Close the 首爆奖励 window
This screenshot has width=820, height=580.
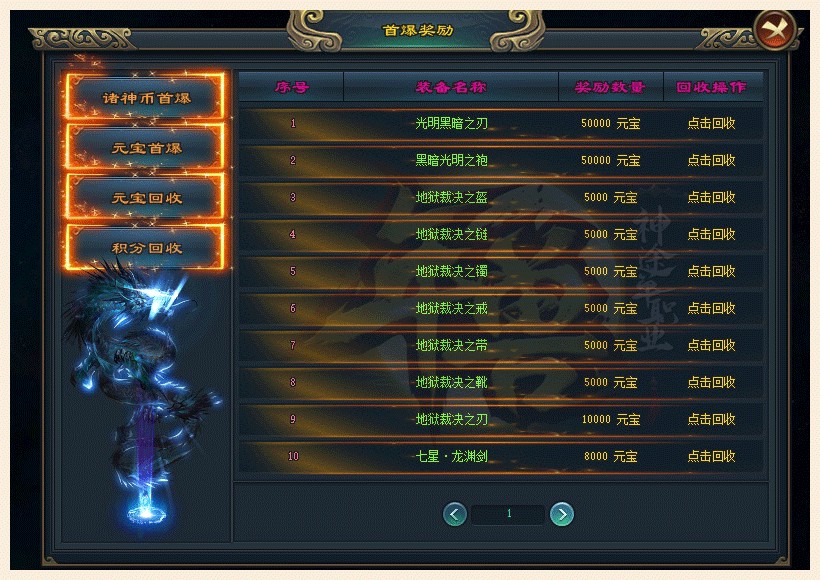(x=774, y=31)
